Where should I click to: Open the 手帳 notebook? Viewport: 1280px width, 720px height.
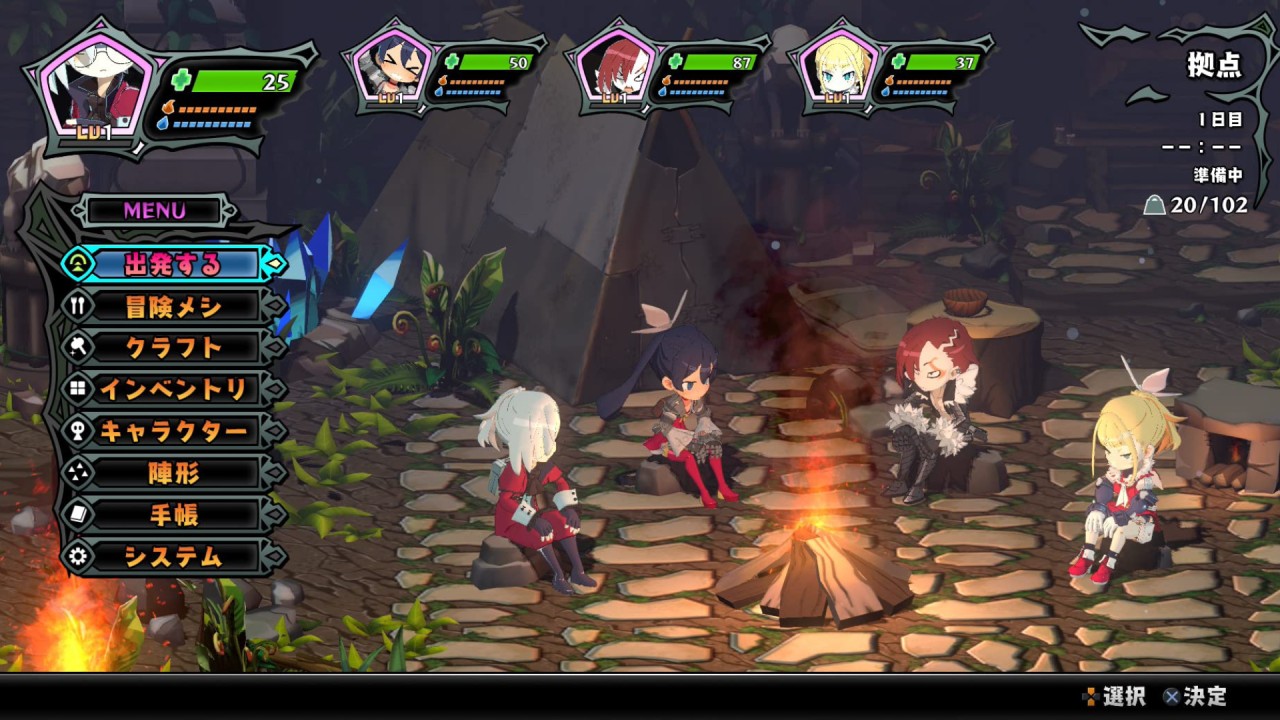[173, 515]
